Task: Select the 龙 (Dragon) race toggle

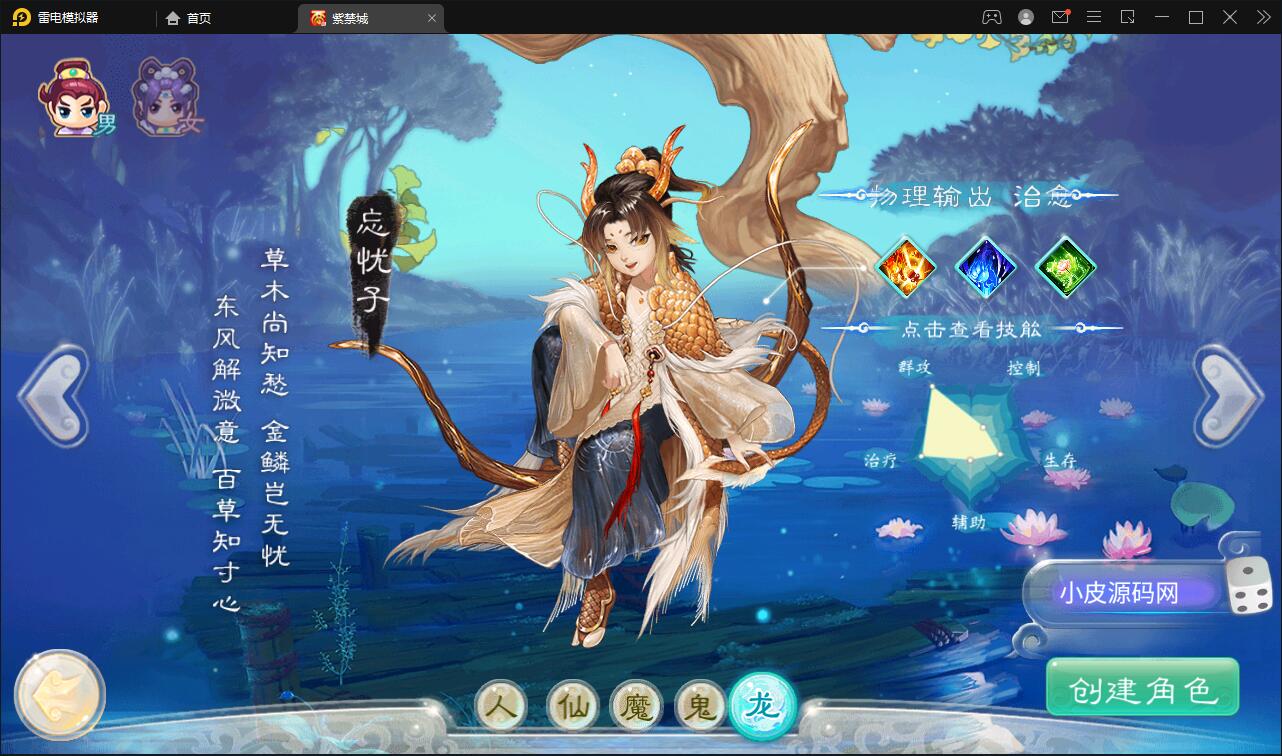Action: pyautogui.click(x=766, y=706)
